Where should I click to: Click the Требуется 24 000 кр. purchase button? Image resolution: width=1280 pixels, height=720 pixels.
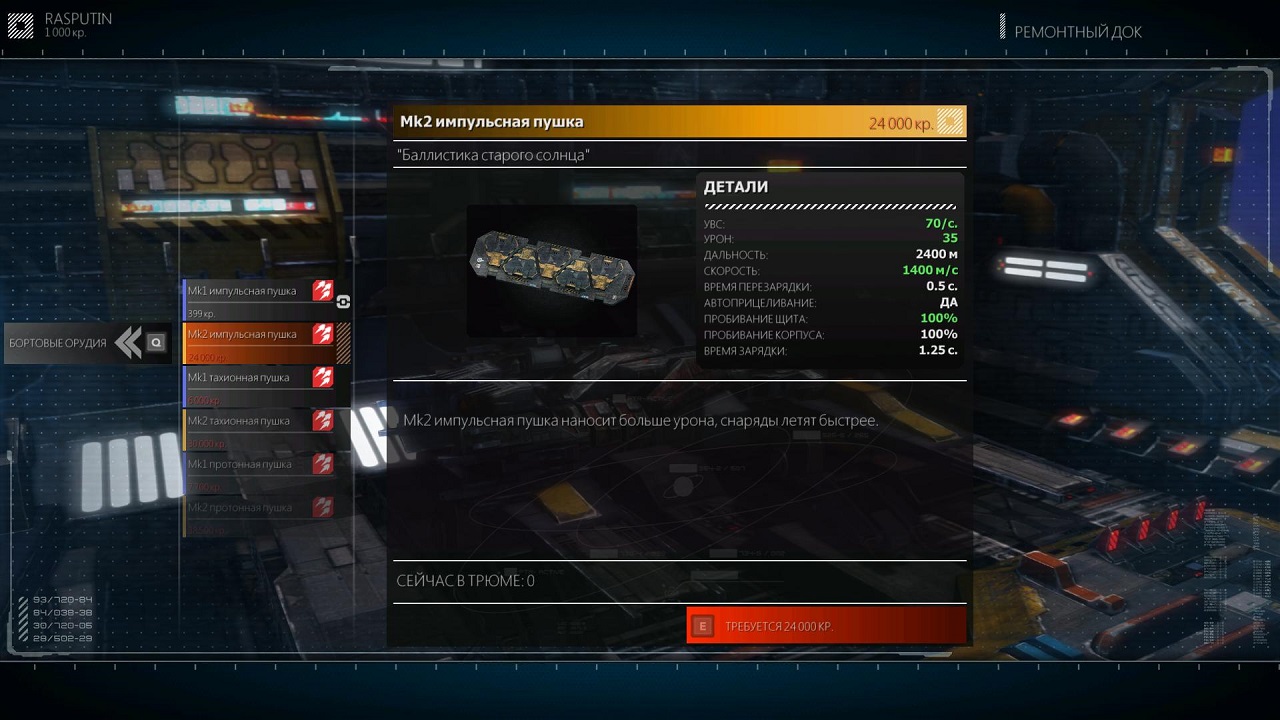click(827, 626)
